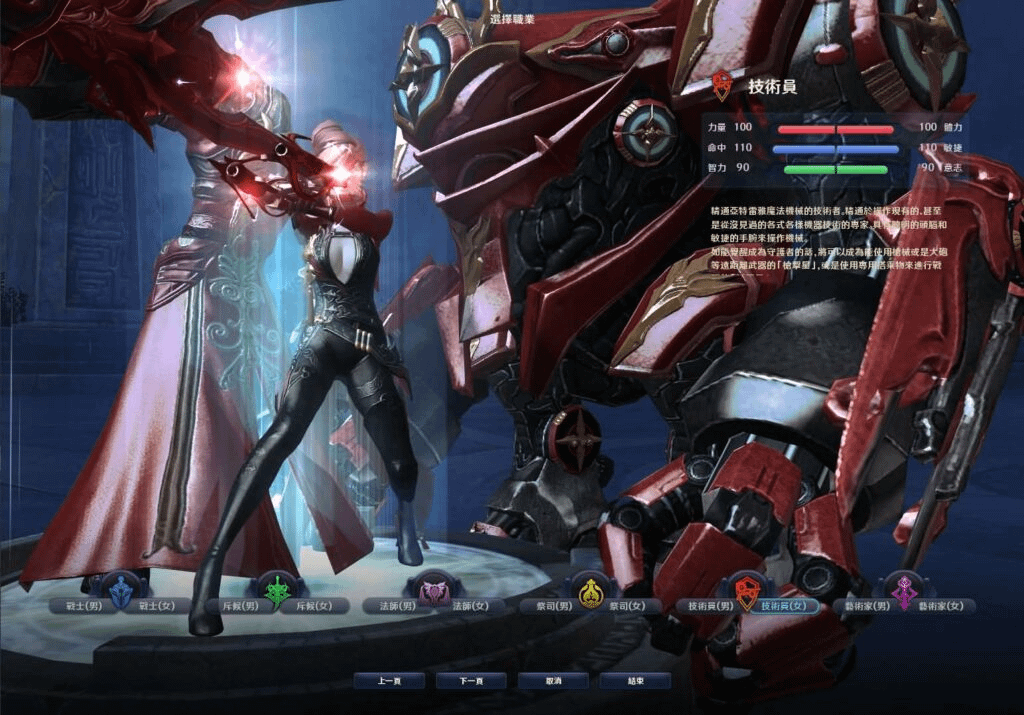The height and width of the screenshot is (715, 1024).
Task: Switch to the male Technician class 技術員(男)
Action: [x=707, y=606]
